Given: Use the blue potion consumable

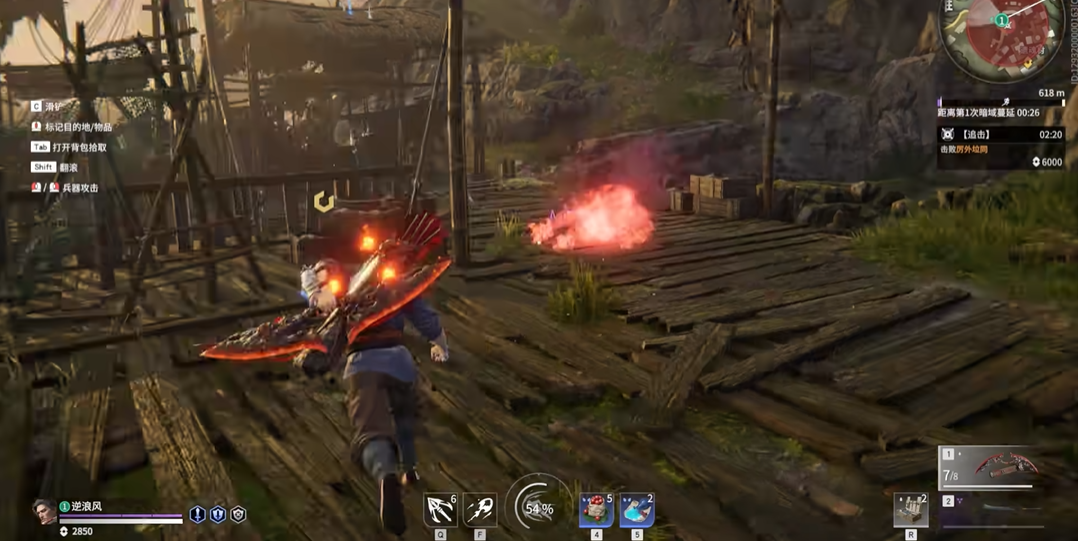Looking at the screenshot, I should (636, 510).
